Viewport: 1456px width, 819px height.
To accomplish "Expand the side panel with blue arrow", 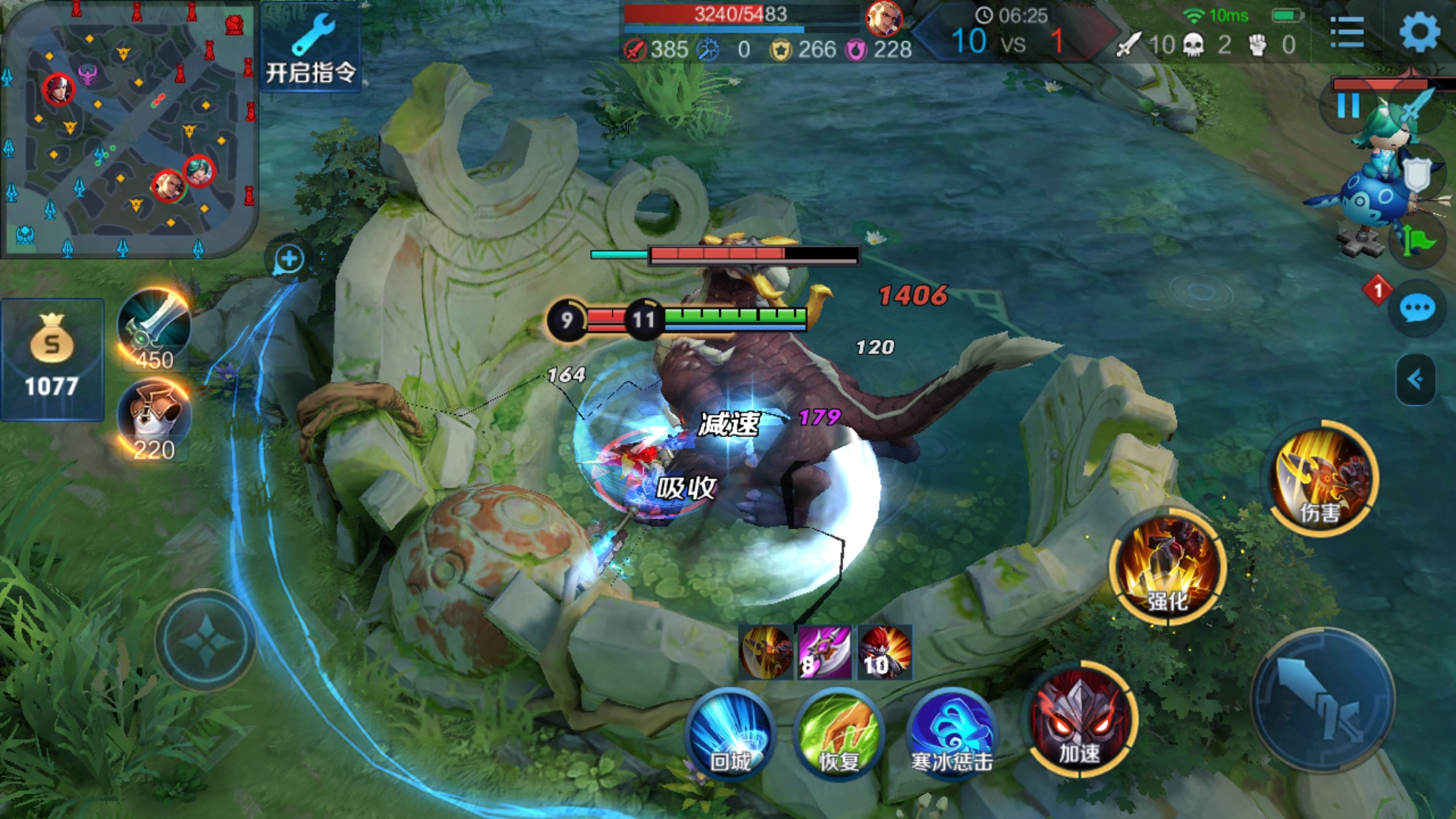I will coord(1415,379).
